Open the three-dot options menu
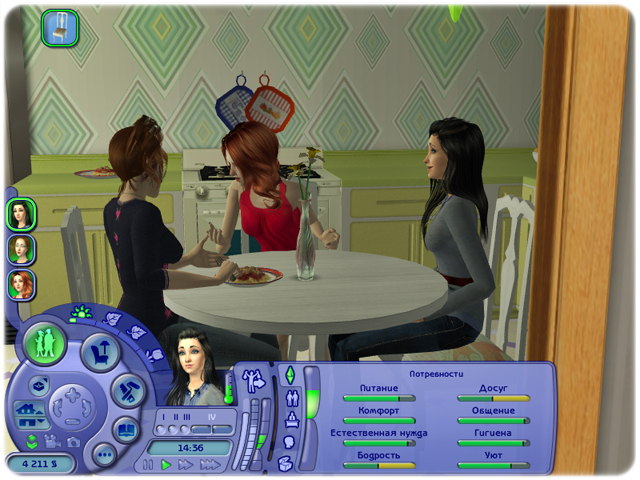This screenshot has width=640, height=480. pos(104,455)
